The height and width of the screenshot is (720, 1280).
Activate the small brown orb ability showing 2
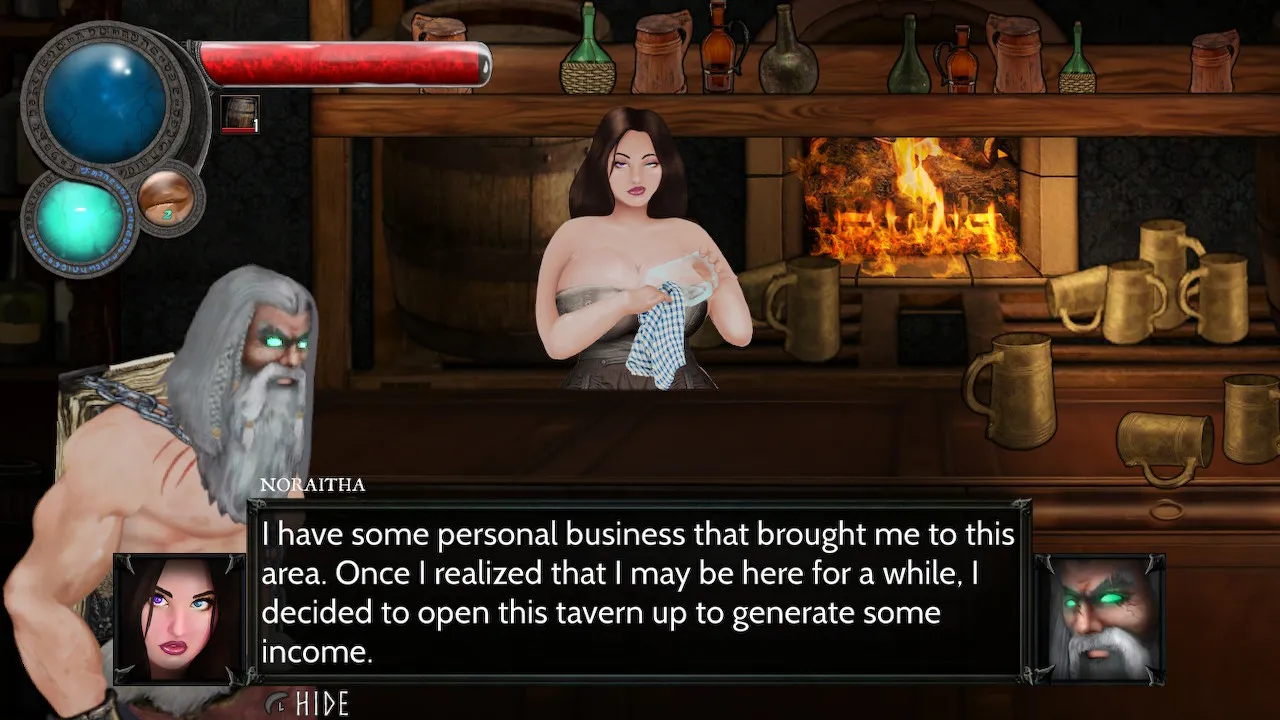coord(165,197)
